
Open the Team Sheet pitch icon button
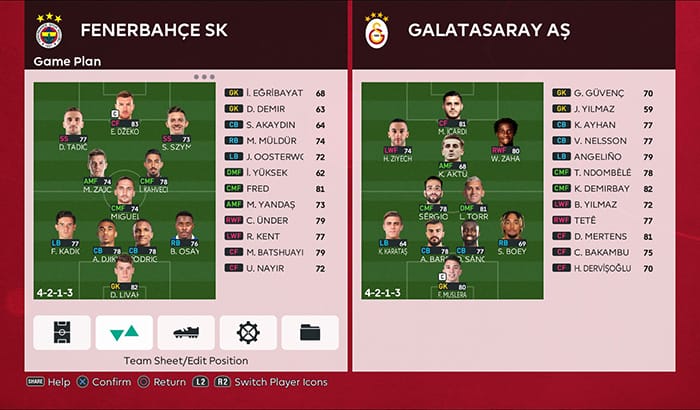pyautogui.click(x=62, y=332)
